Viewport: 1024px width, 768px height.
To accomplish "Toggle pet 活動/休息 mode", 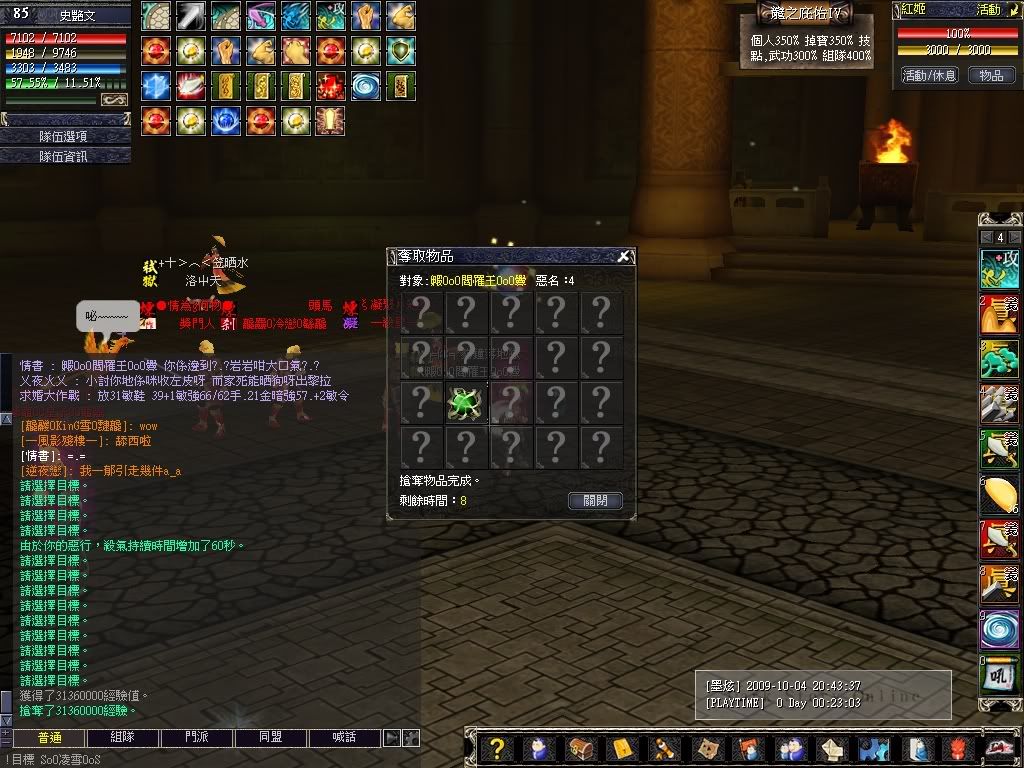I will (929, 75).
